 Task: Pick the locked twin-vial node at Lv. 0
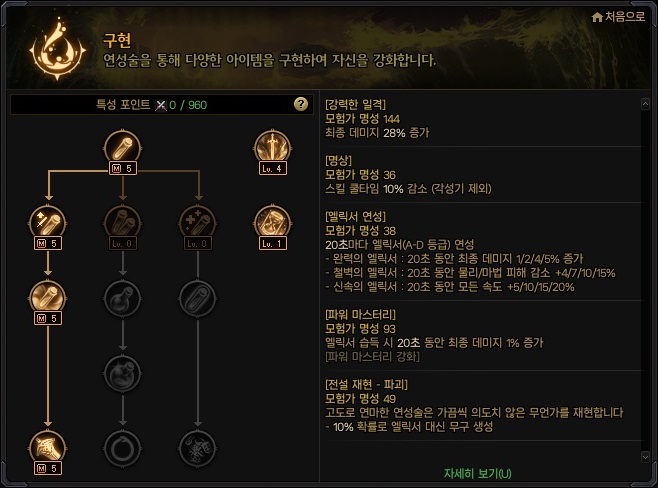(x=121, y=222)
